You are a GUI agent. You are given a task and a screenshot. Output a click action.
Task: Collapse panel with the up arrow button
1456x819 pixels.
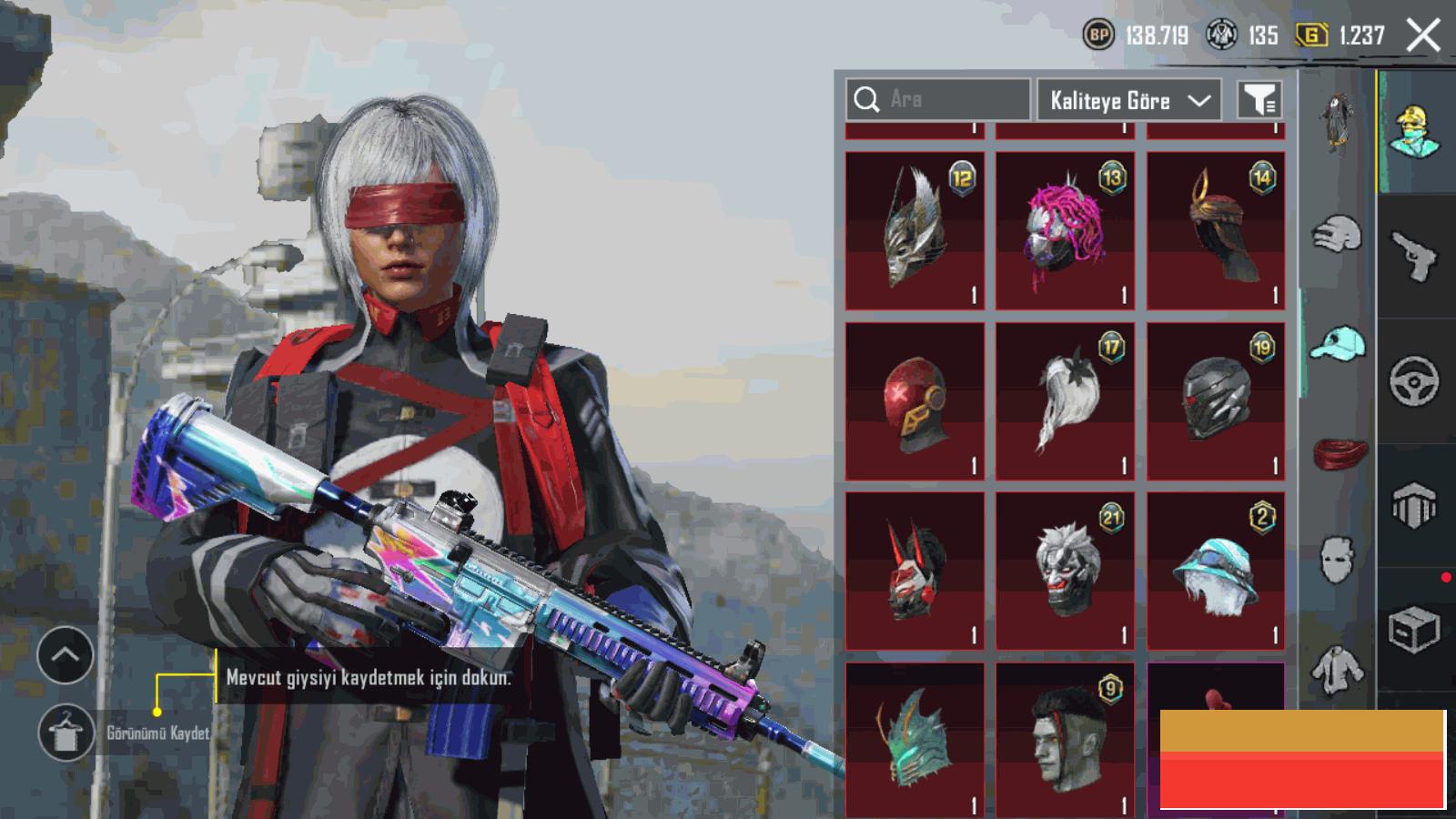[x=66, y=654]
